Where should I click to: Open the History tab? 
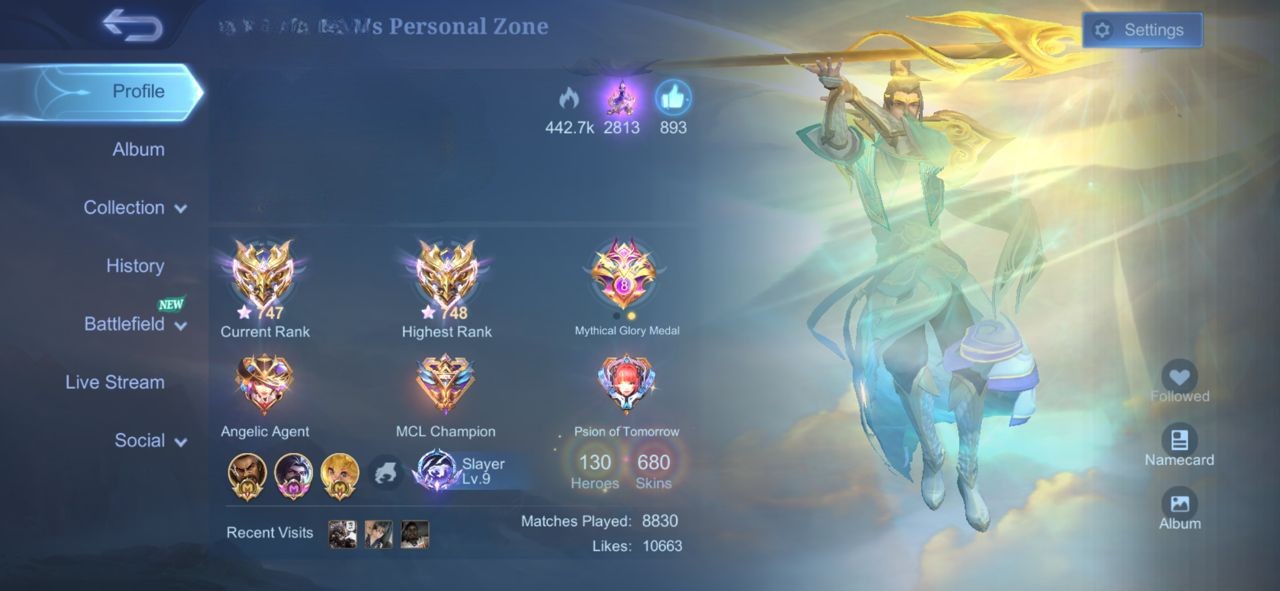coord(135,266)
